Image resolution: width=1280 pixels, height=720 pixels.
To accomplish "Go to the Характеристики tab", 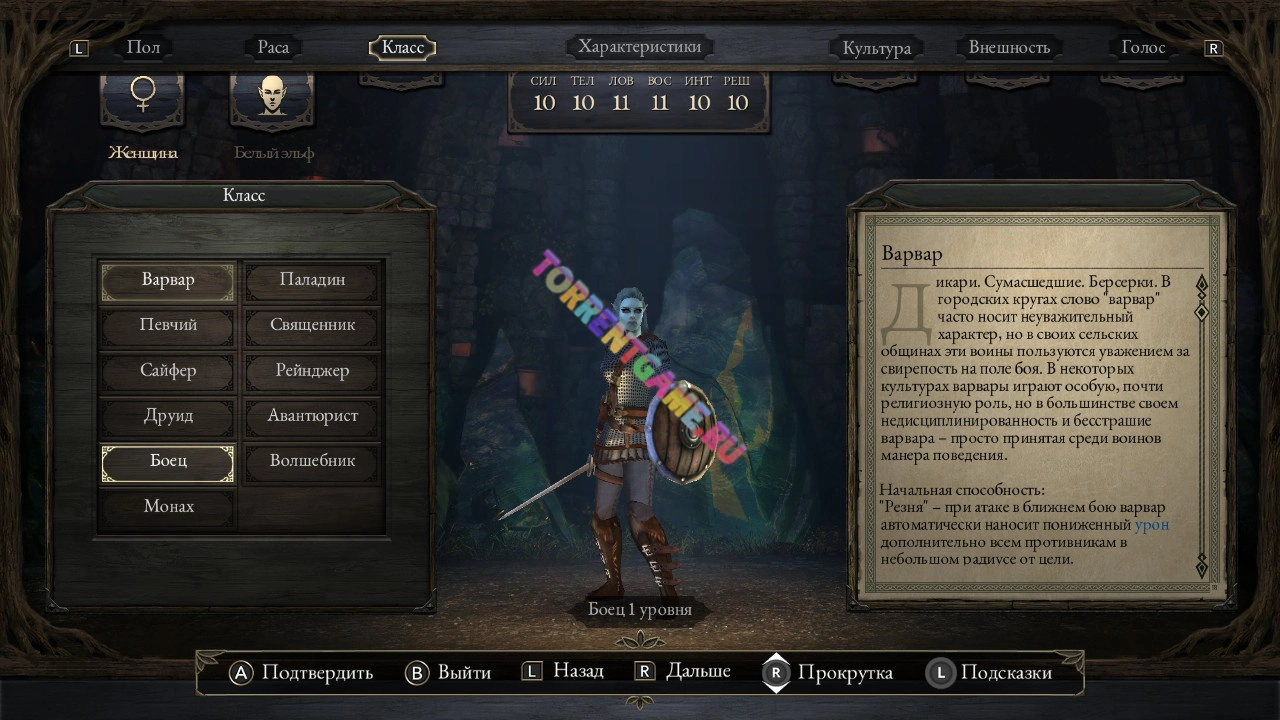I will (640, 47).
